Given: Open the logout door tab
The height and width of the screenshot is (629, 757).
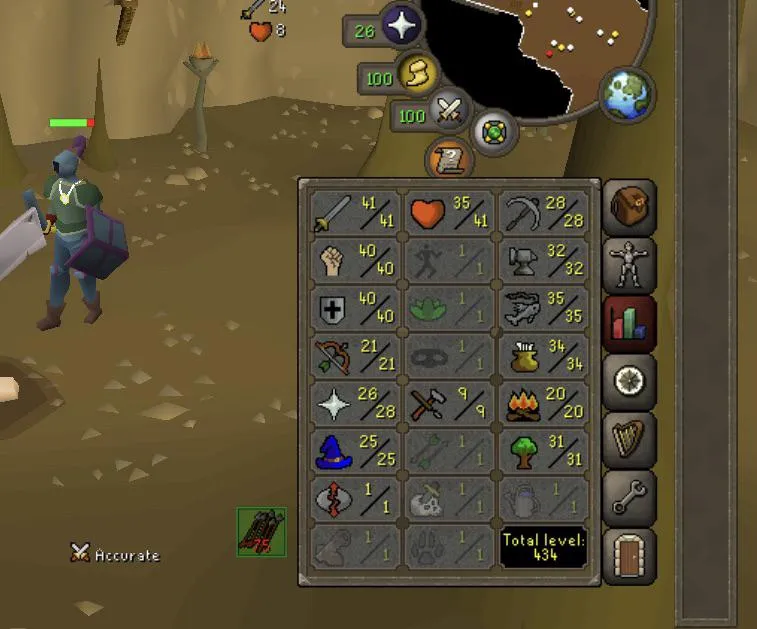Looking at the screenshot, I should [631, 553].
